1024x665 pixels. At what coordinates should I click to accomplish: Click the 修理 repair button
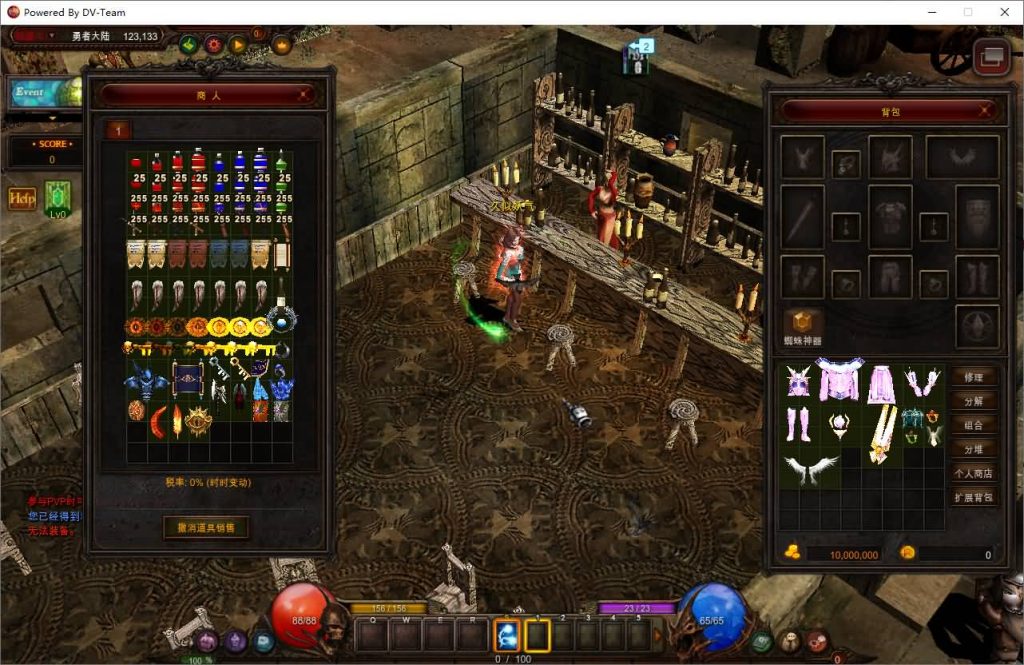(x=973, y=377)
